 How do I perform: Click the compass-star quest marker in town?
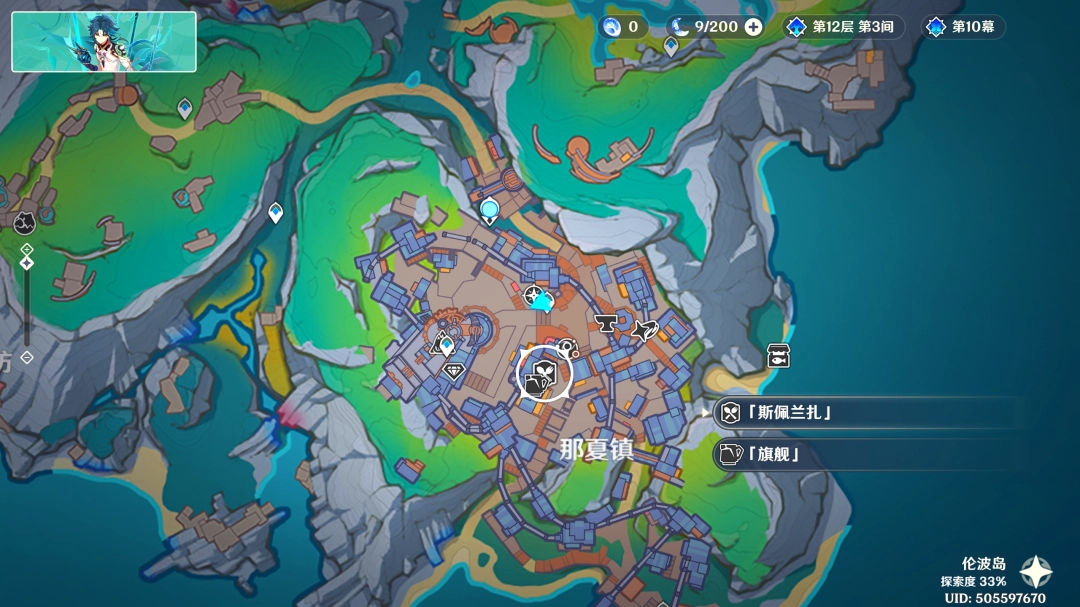533,294
